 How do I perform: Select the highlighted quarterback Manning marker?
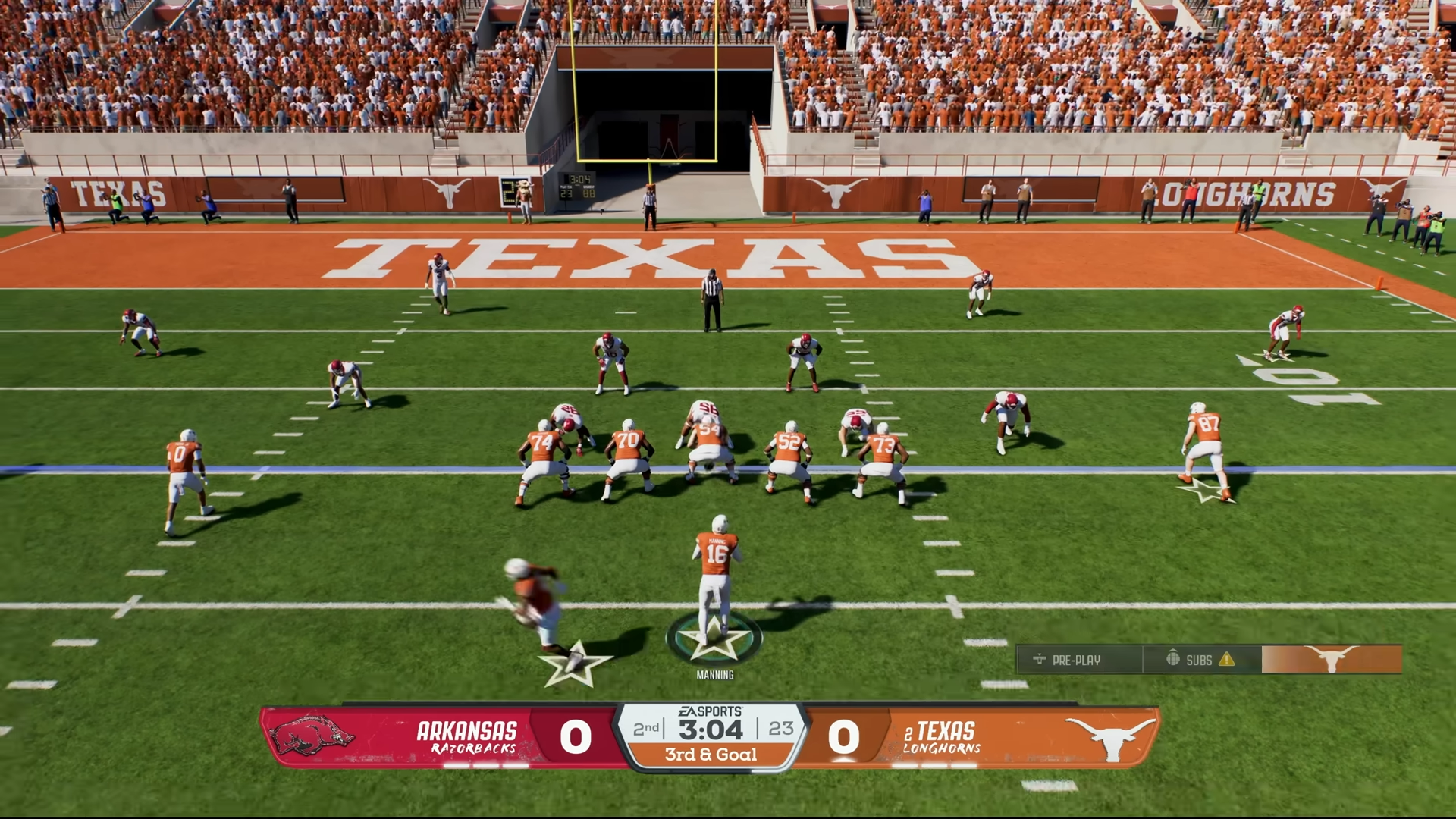coord(714,638)
